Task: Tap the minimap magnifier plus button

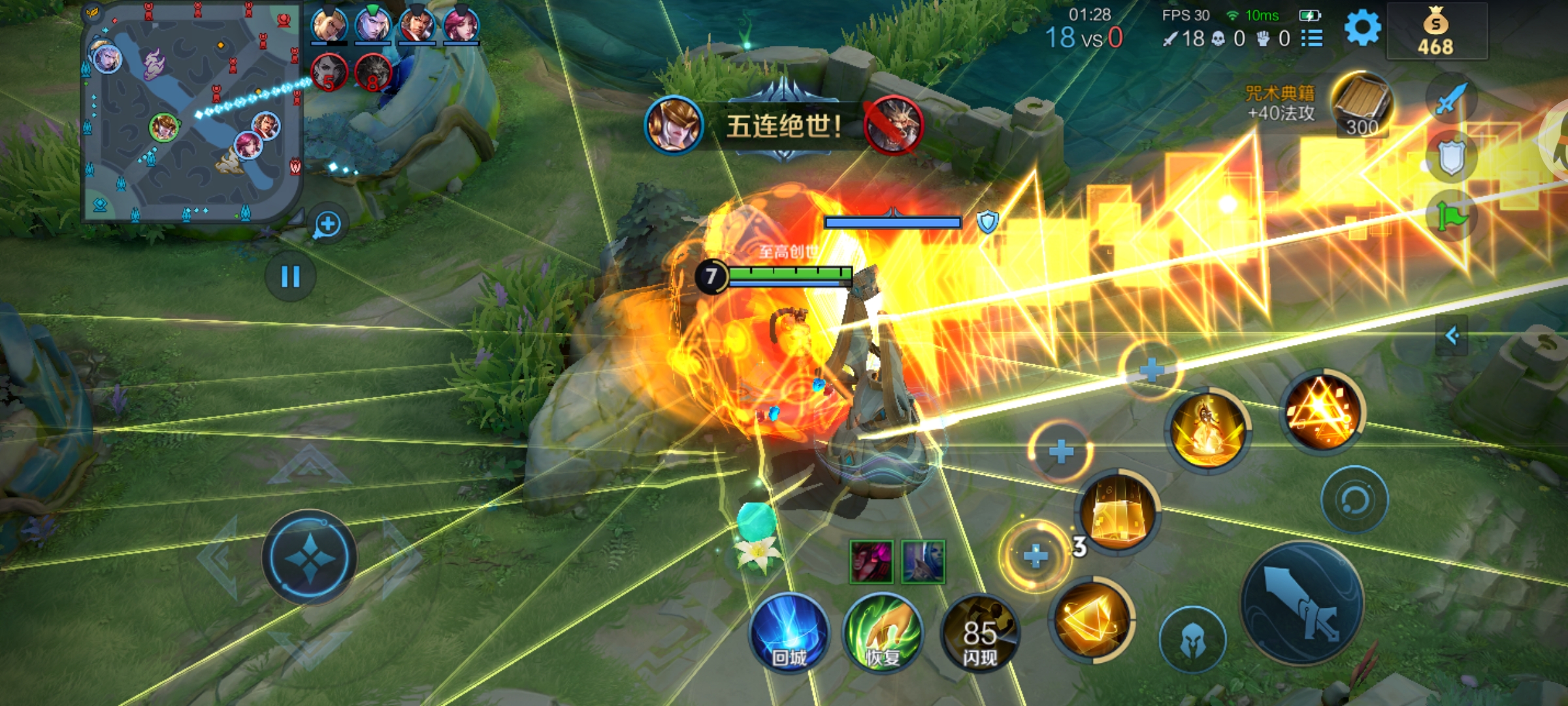Action: click(327, 225)
